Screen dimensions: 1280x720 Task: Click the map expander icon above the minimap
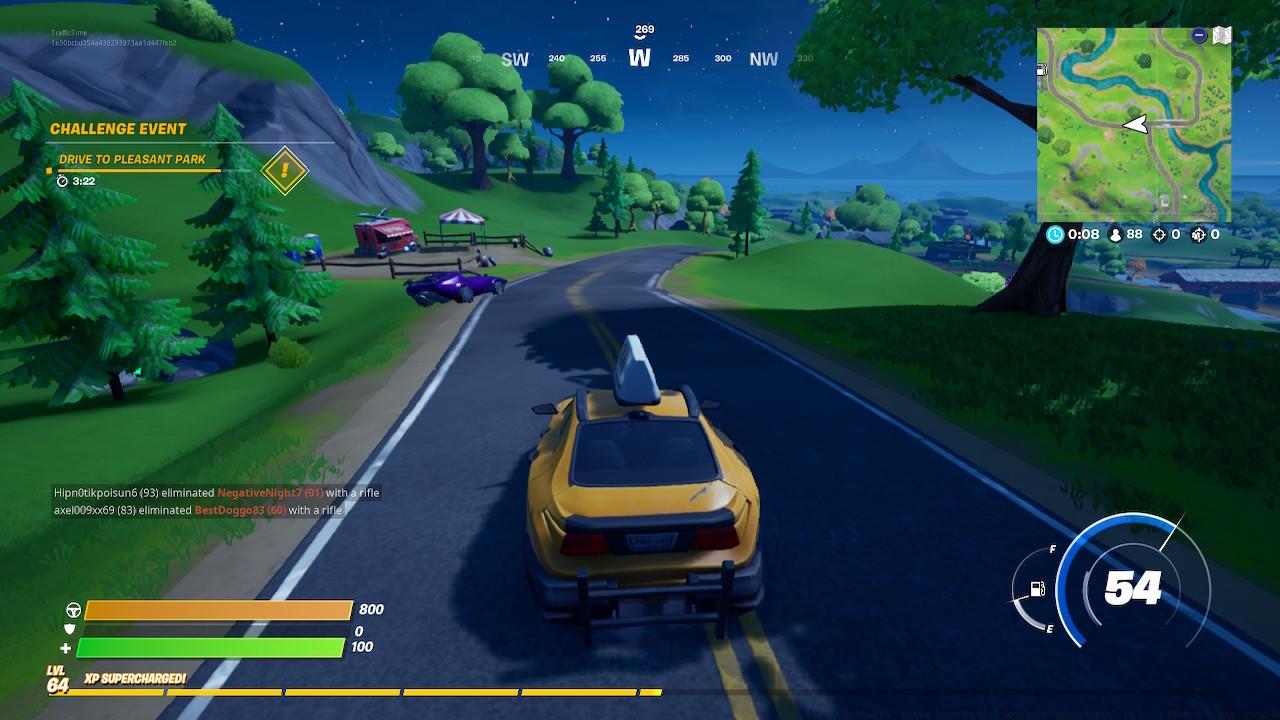pos(1222,34)
